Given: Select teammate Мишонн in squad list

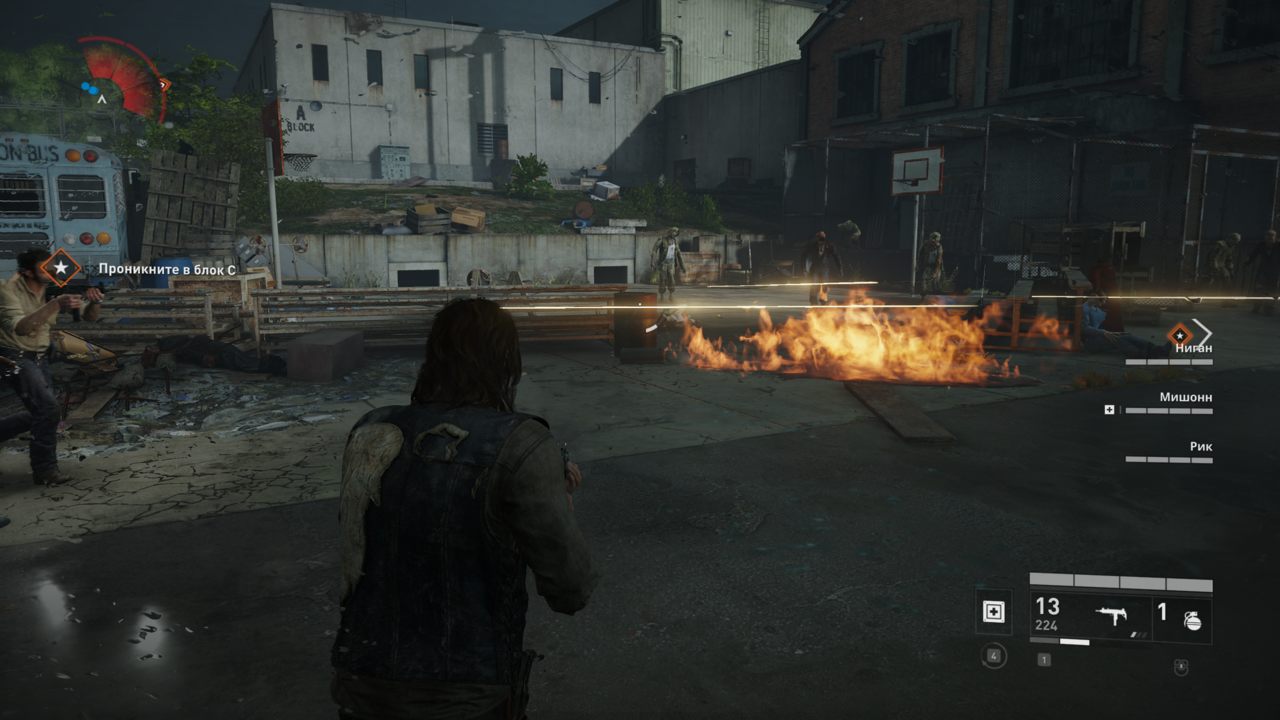Looking at the screenshot, I should pos(1185,397).
